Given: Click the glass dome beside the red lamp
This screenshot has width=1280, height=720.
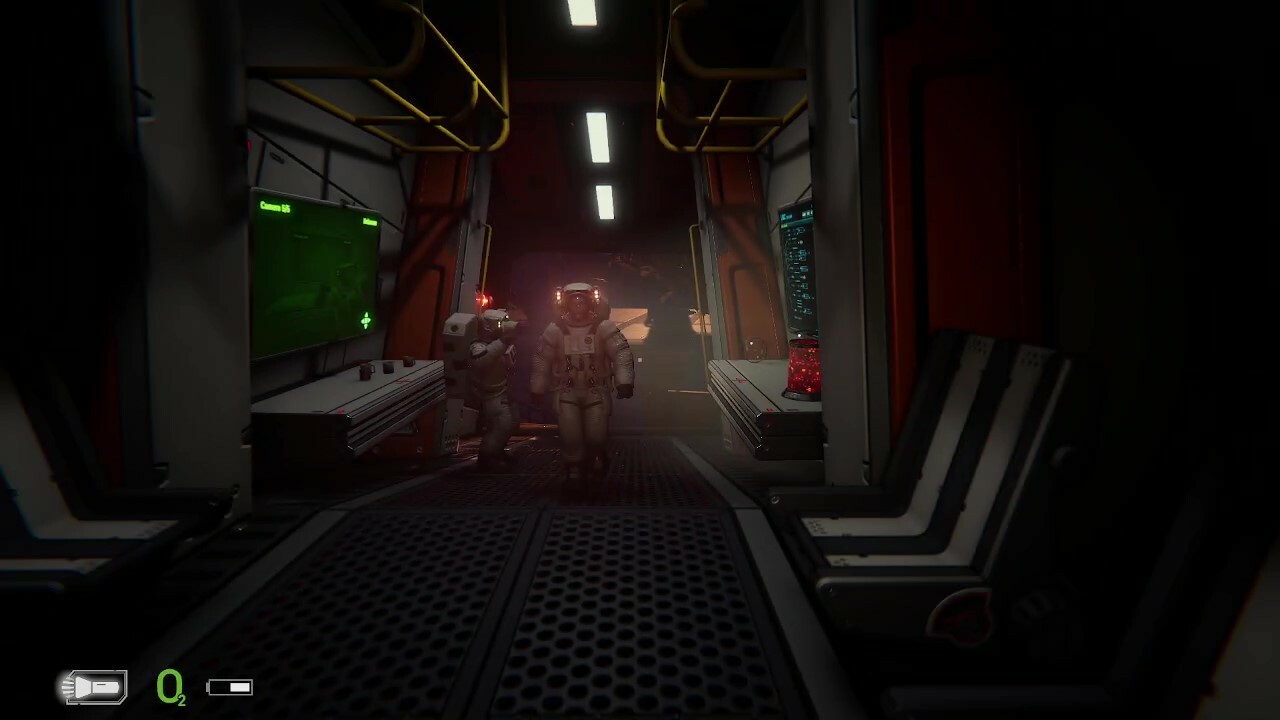Looking at the screenshot, I should 753,350.
